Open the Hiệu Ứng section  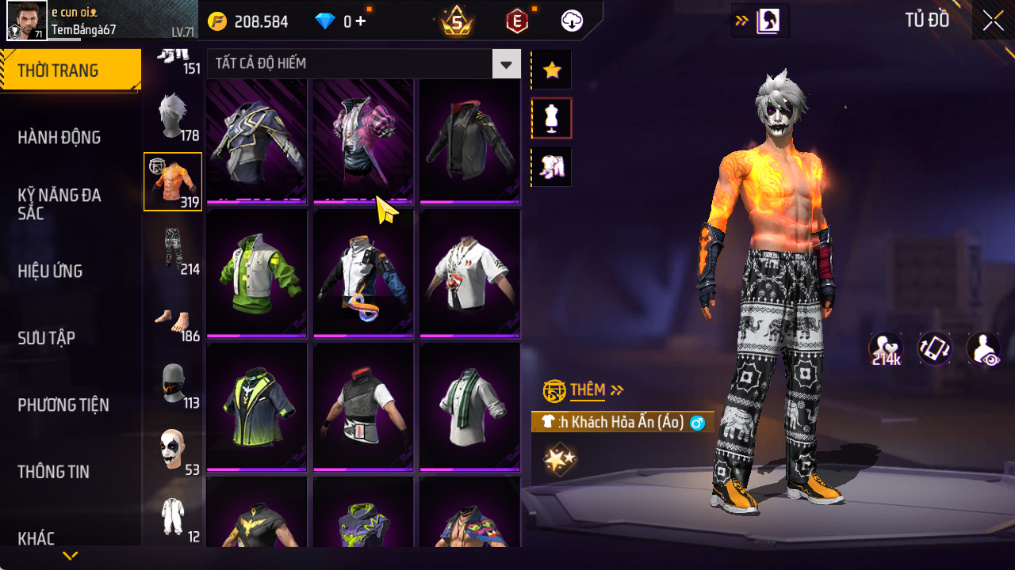click(50, 271)
